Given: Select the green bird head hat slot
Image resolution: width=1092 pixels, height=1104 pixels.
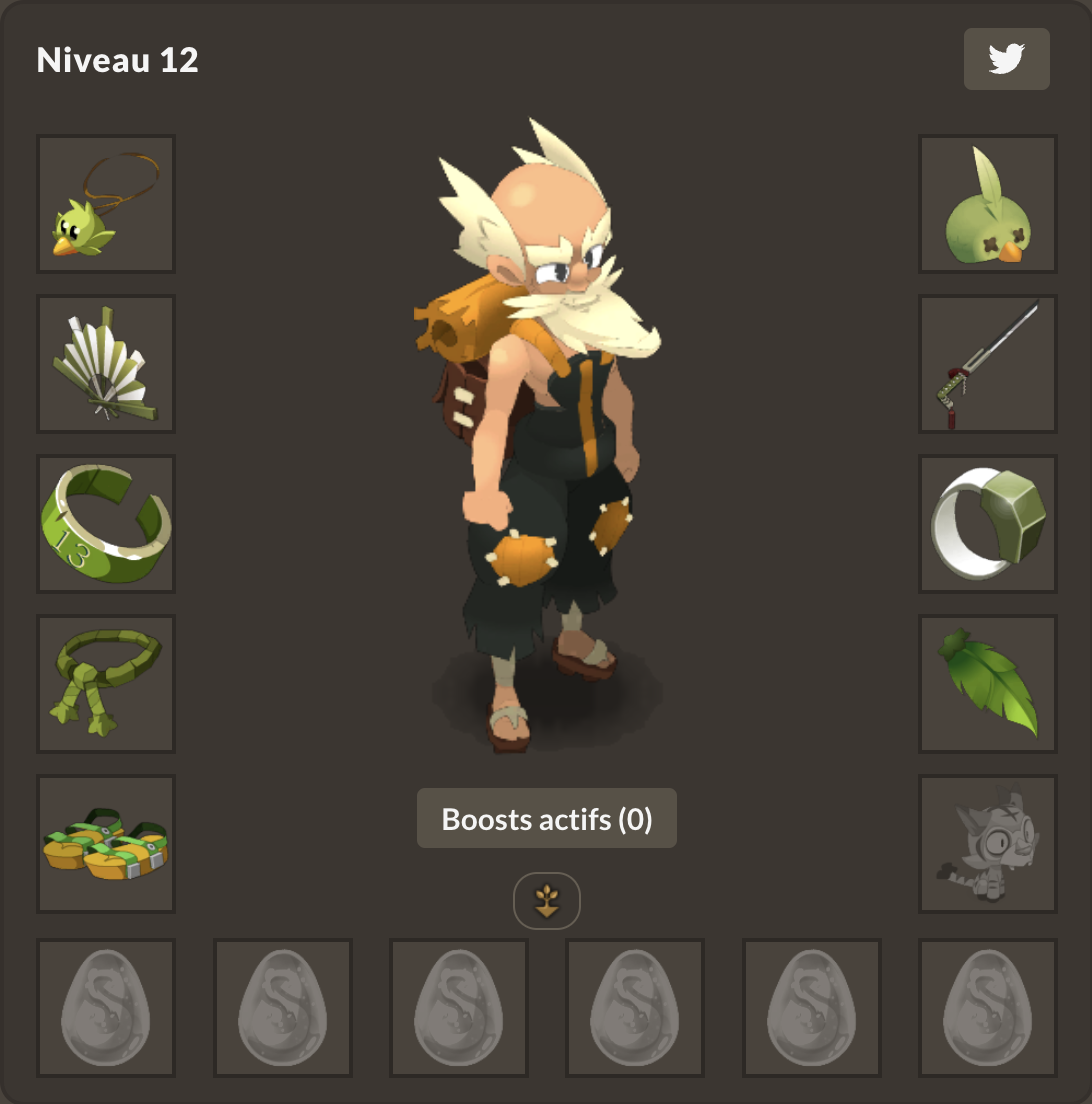Looking at the screenshot, I should click(987, 204).
